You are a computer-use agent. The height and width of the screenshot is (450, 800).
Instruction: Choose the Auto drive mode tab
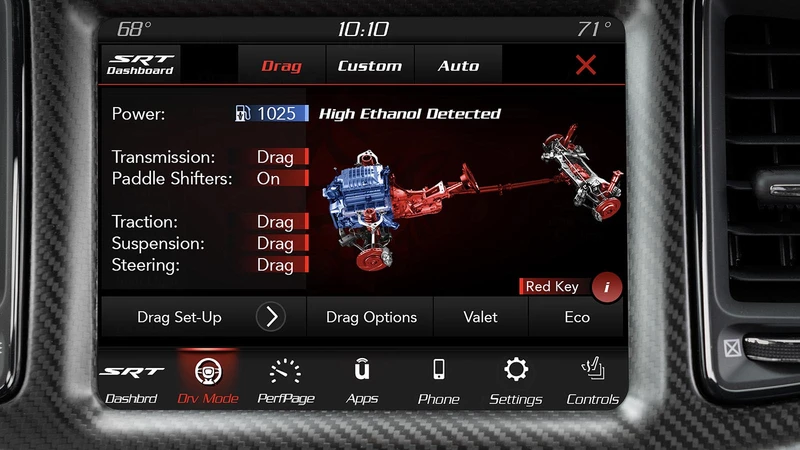pyautogui.click(x=458, y=66)
